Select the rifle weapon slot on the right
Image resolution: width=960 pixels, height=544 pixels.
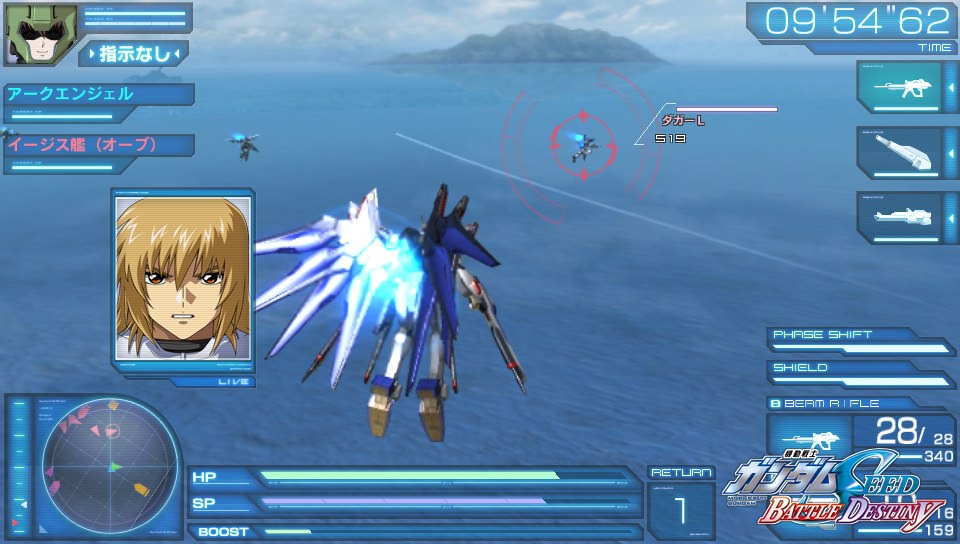pos(898,87)
